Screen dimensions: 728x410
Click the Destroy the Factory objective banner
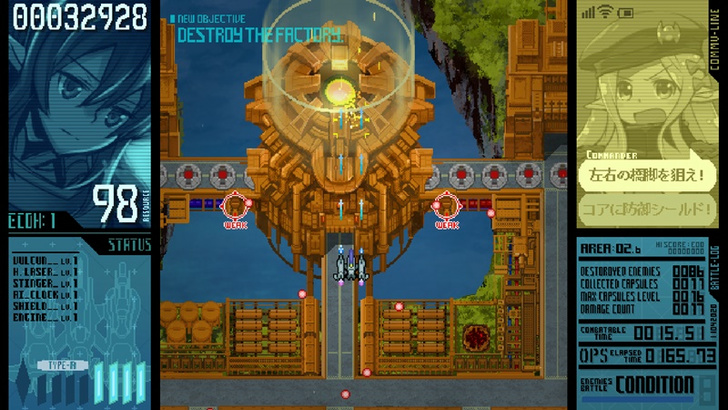coord(258,35)
